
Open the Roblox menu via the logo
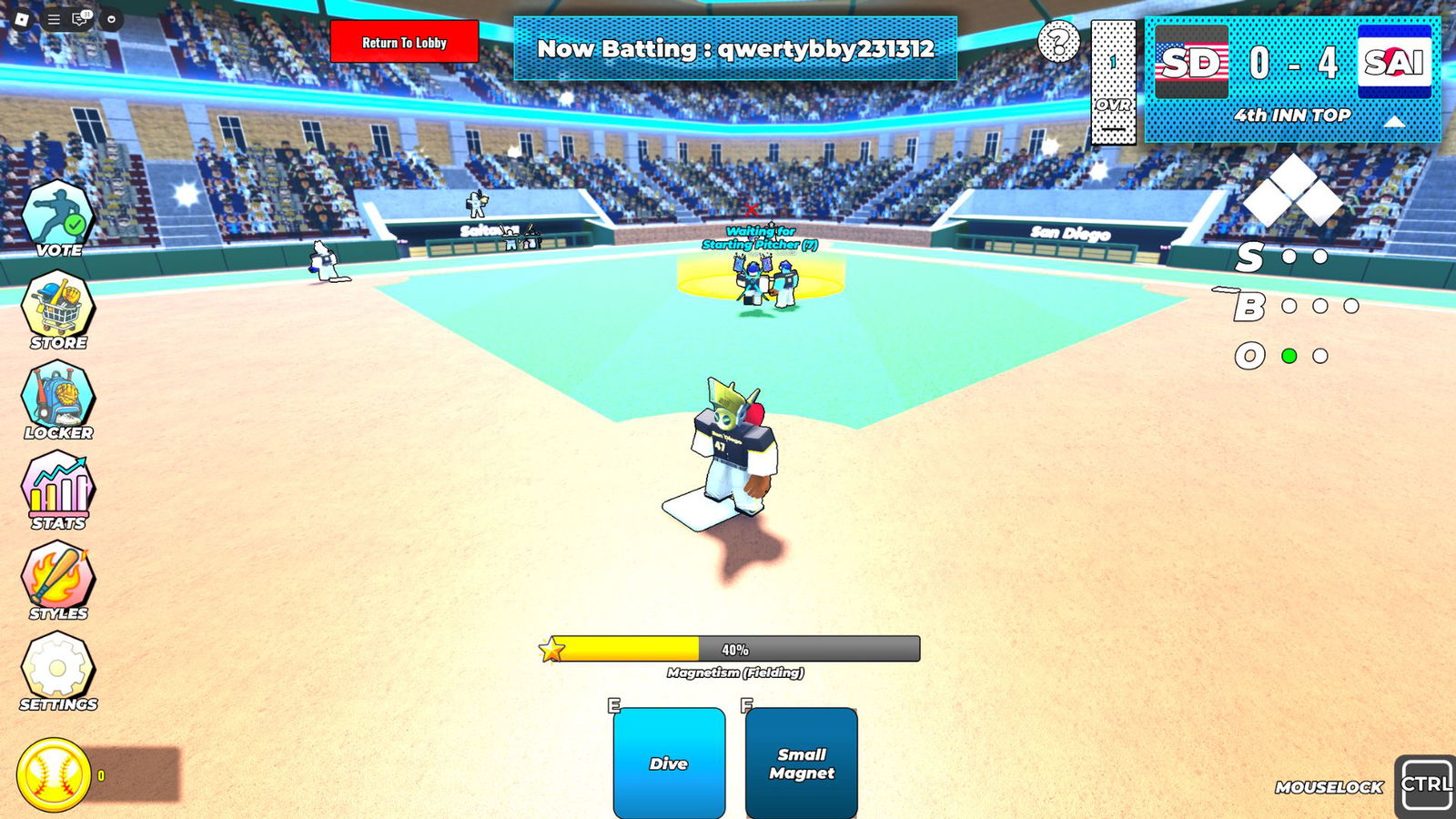(x=23, y=19)
